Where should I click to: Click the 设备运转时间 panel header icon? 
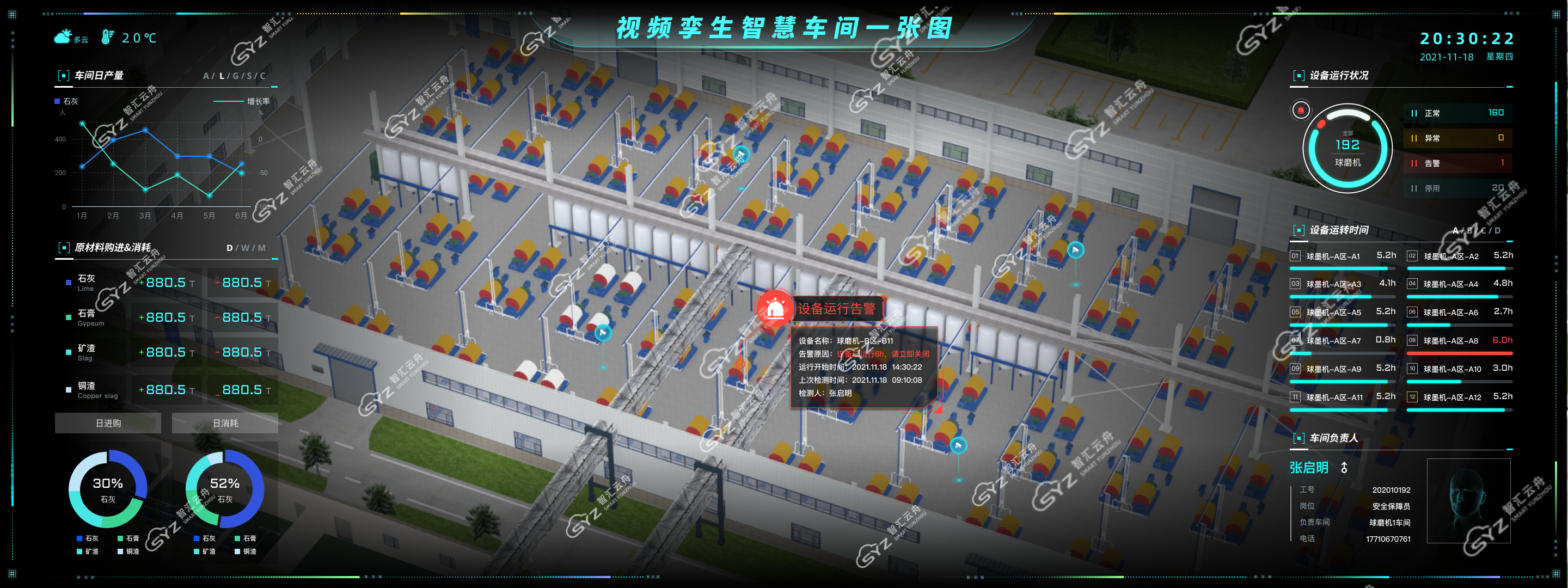(1299, 229)
